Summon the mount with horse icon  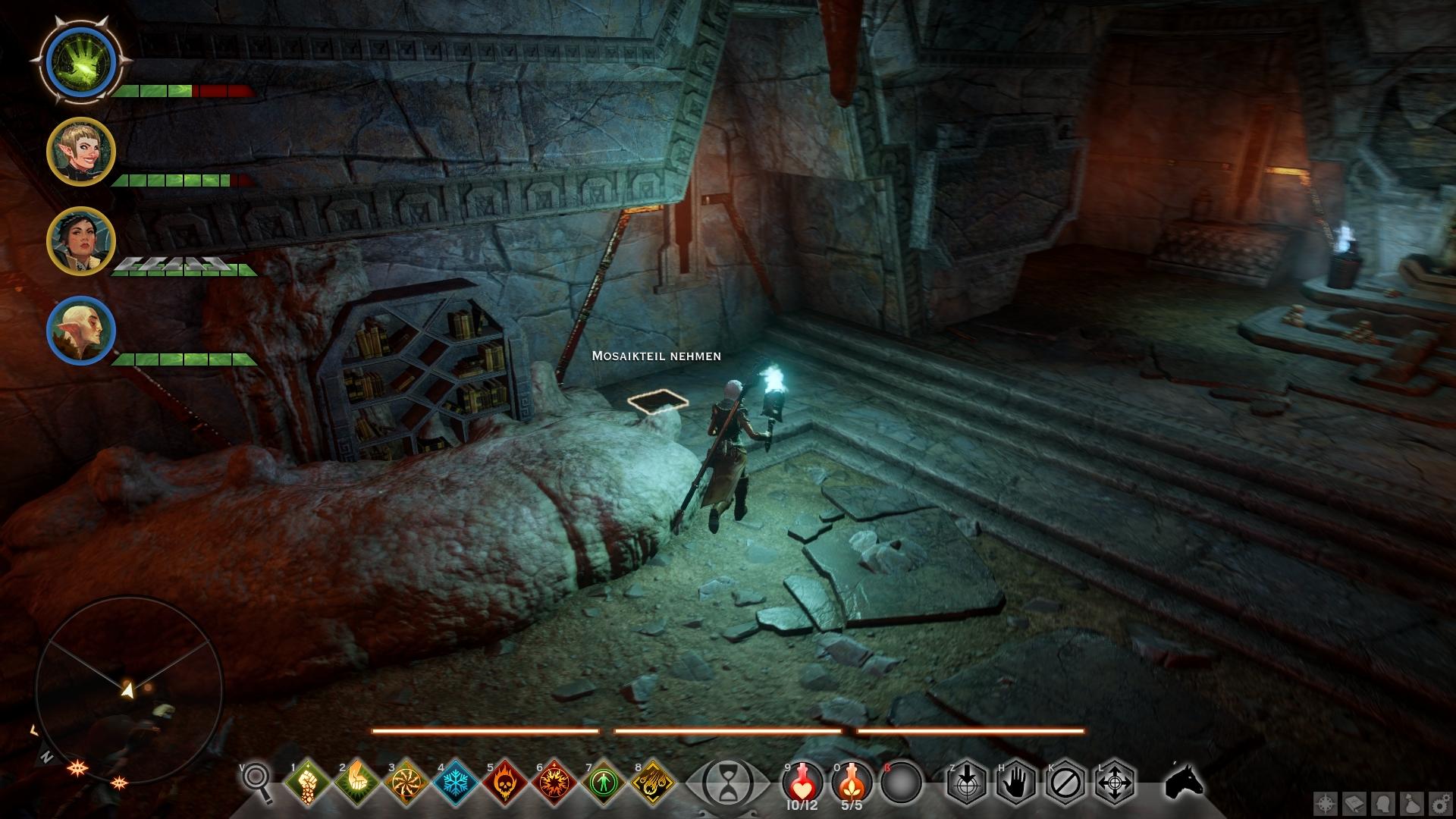coord(1184,782)
